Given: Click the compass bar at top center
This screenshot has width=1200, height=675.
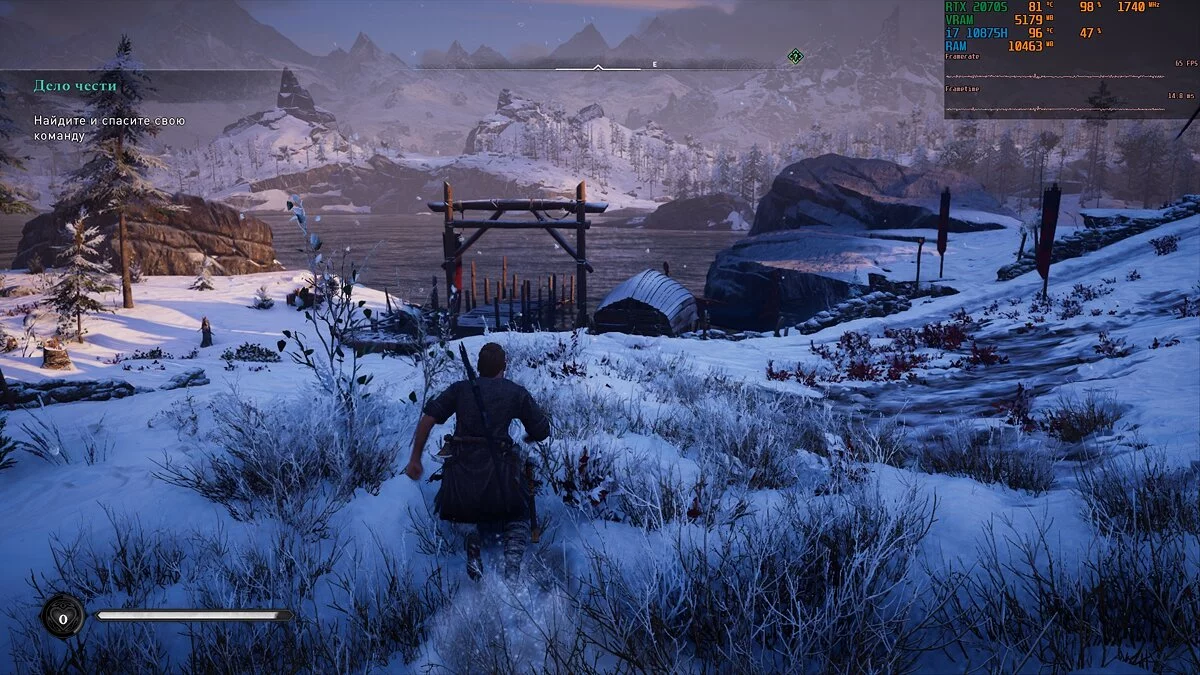Looking at the screenshot, I should [x=598, y=68].
